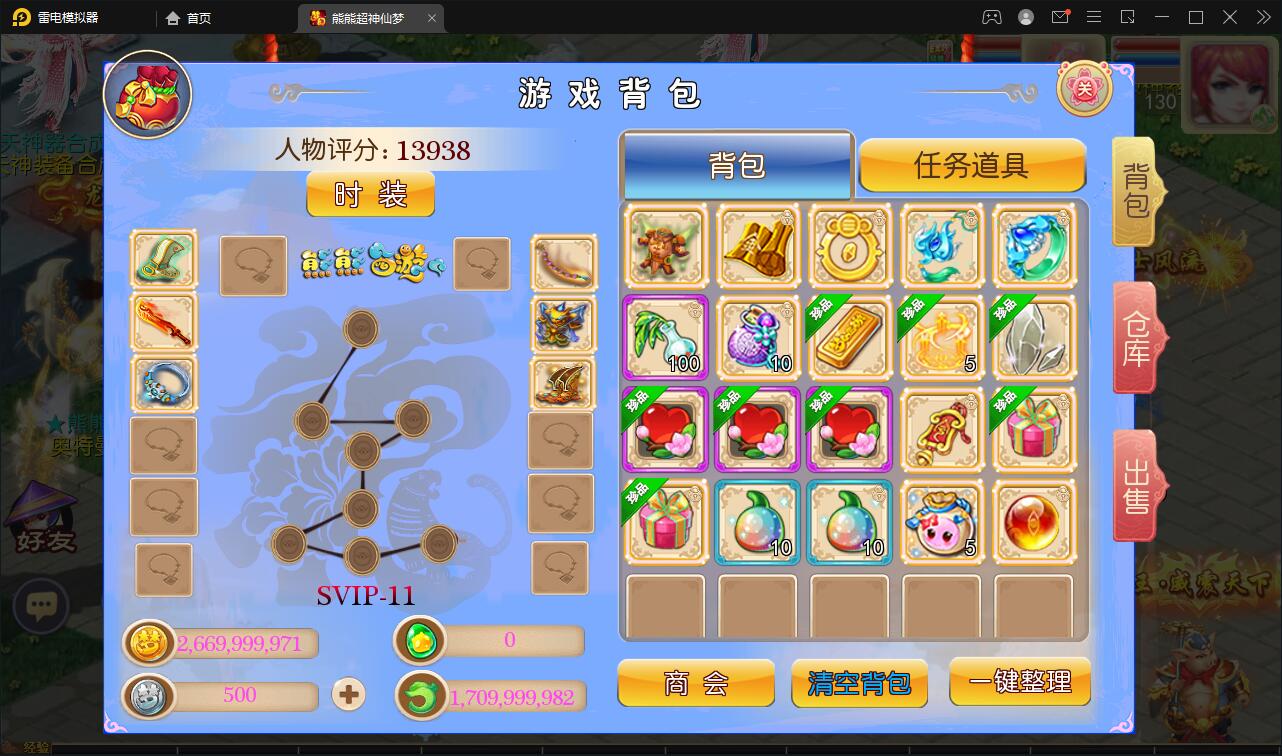Open the emulator mail notification icon

pos(1060,17)
